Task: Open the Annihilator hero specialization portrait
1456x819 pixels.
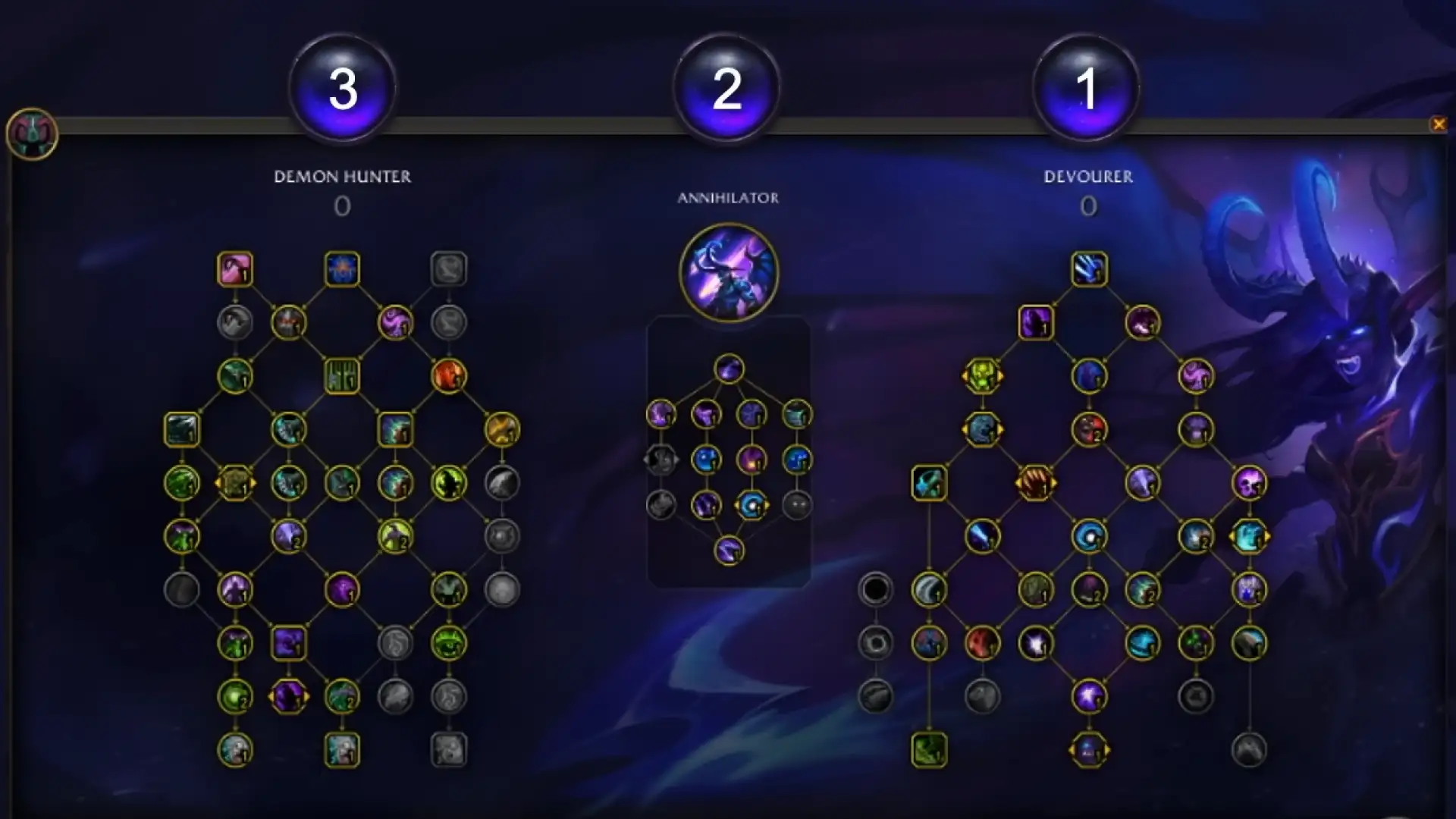Action: click(x=730, y=275)
